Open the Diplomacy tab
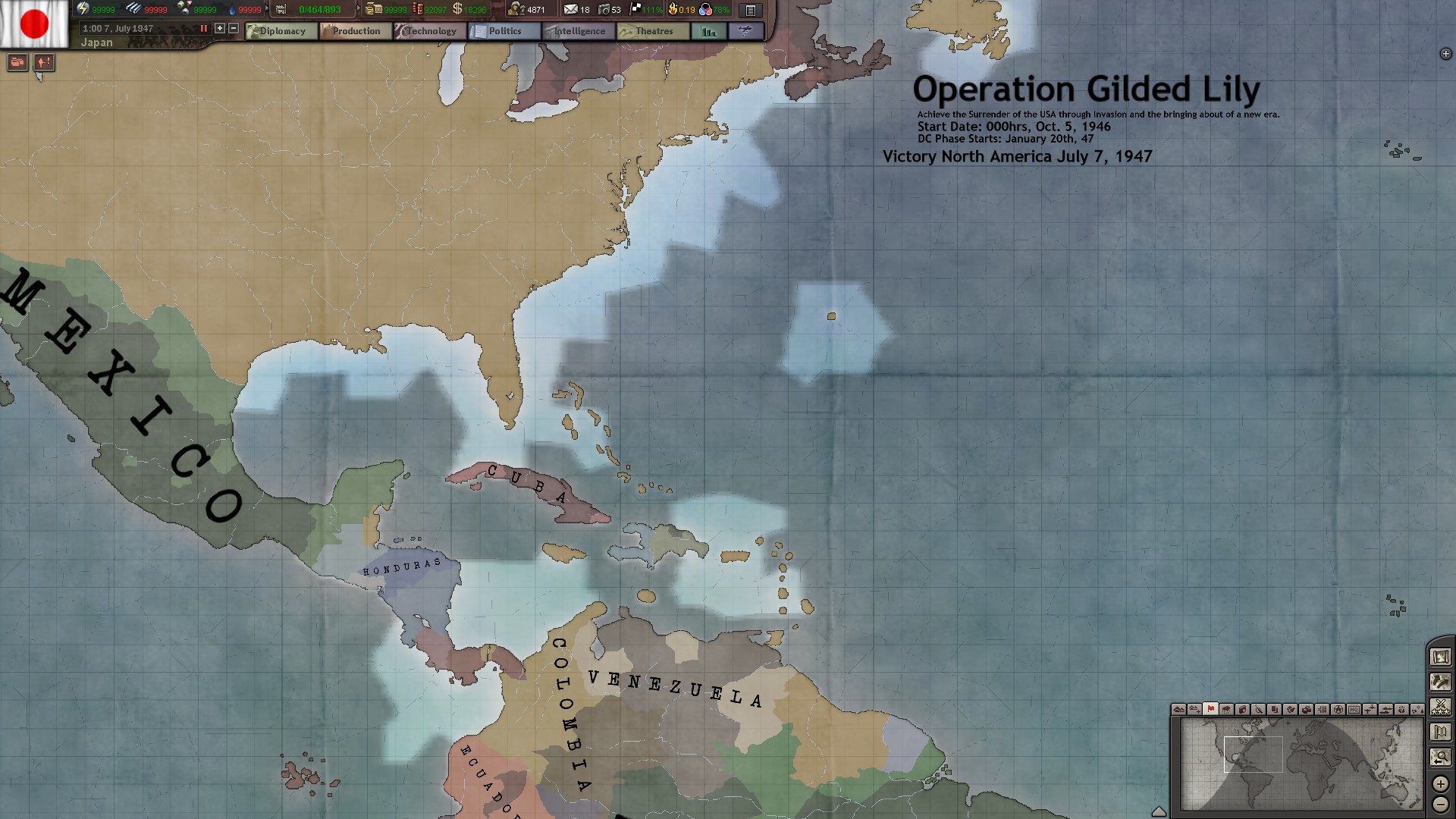The width and height of the screenshot is (1456, 819). pos(281,31)
